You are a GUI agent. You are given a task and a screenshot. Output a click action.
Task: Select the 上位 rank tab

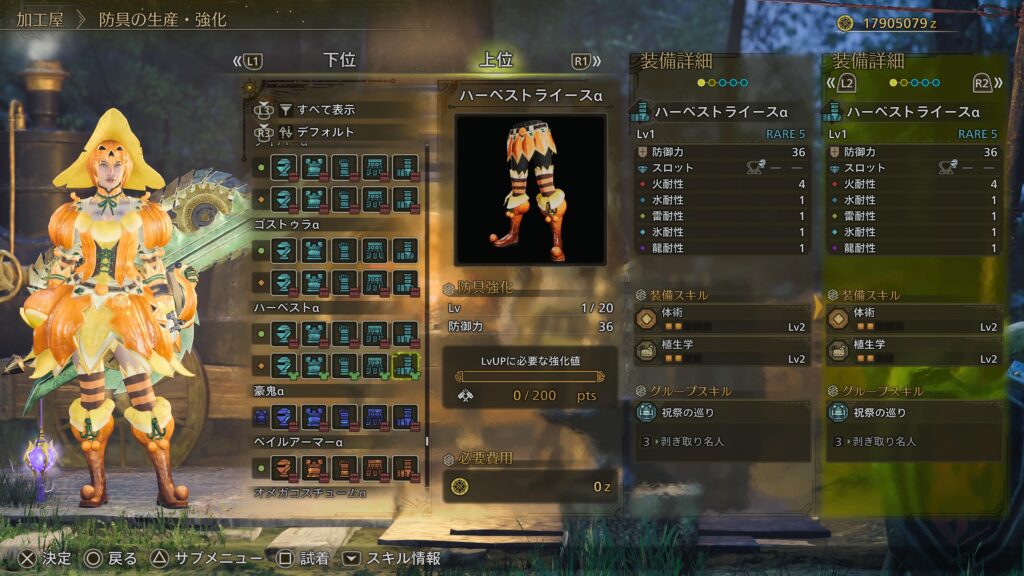point(496,60)
